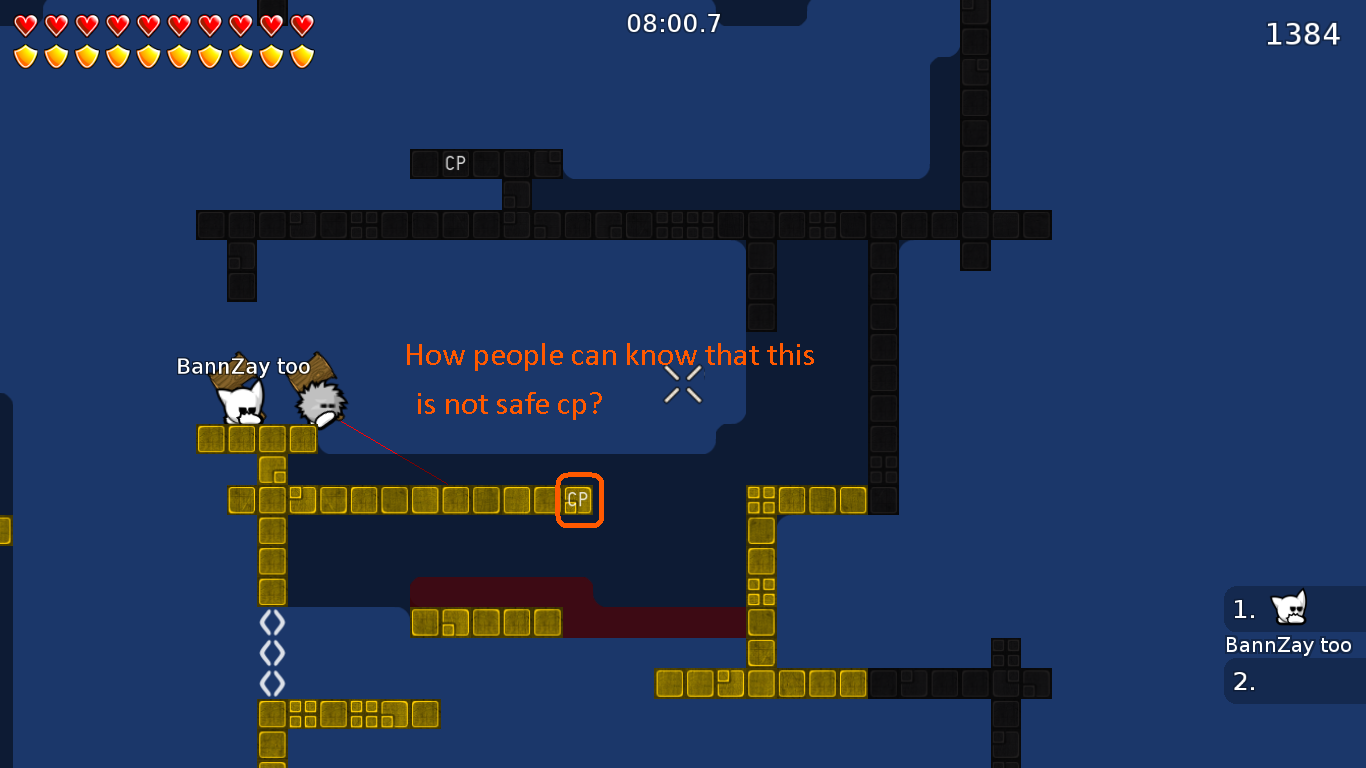Click rank 1 entry in the scoreboard
1366x768 pixels.
(1243, 608)
